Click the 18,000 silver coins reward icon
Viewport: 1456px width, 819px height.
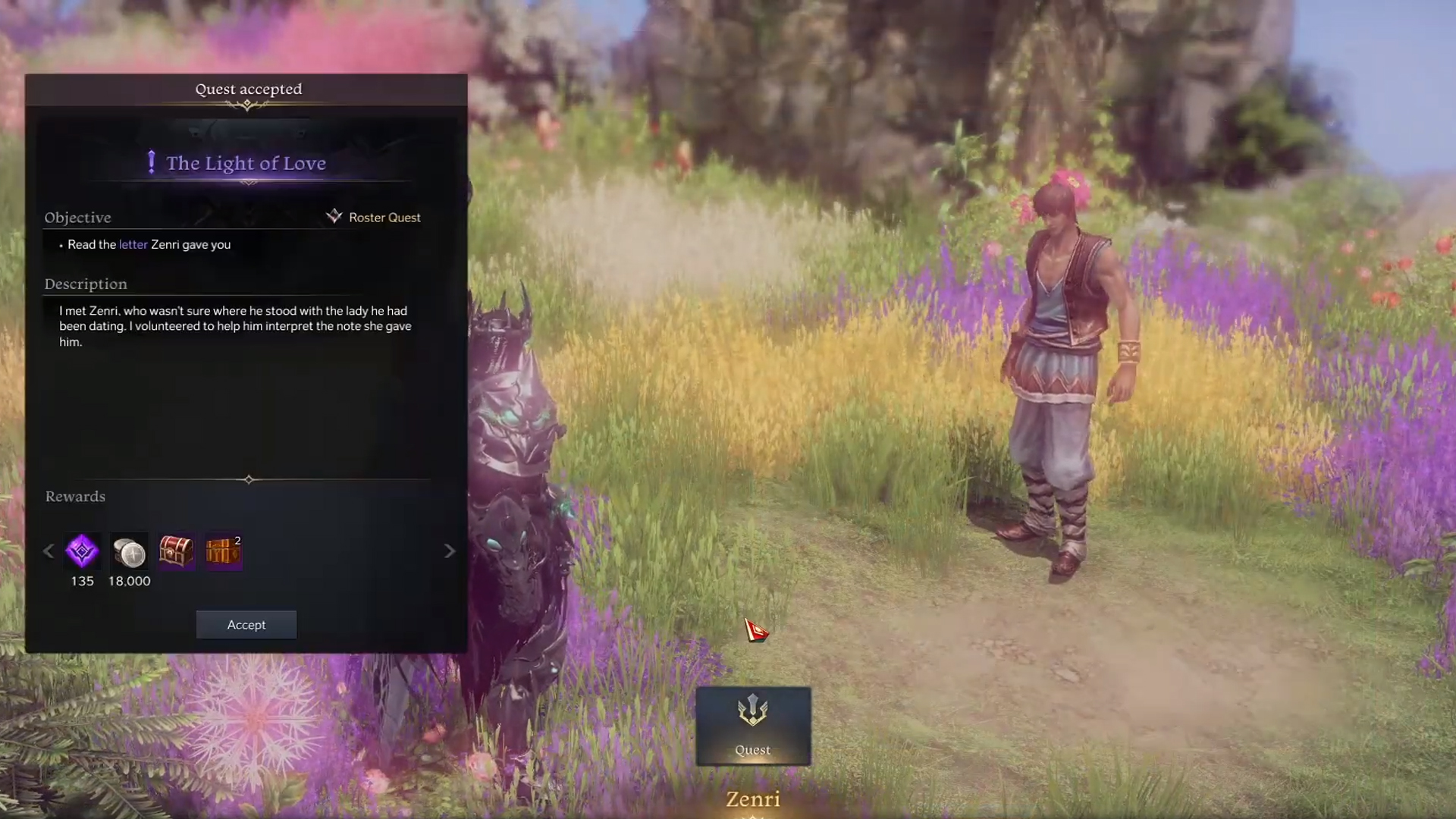(128, 551)
